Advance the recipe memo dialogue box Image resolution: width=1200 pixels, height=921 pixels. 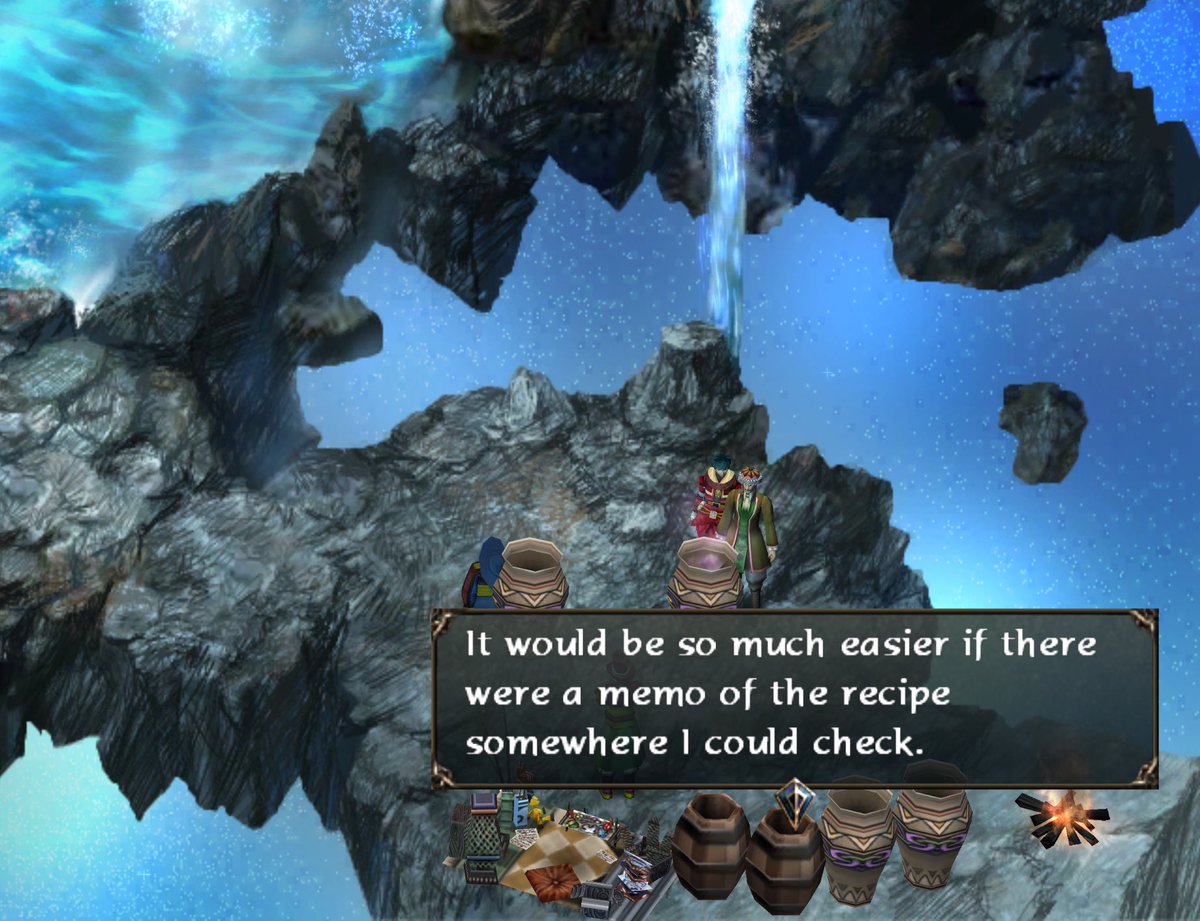point(794,699)
